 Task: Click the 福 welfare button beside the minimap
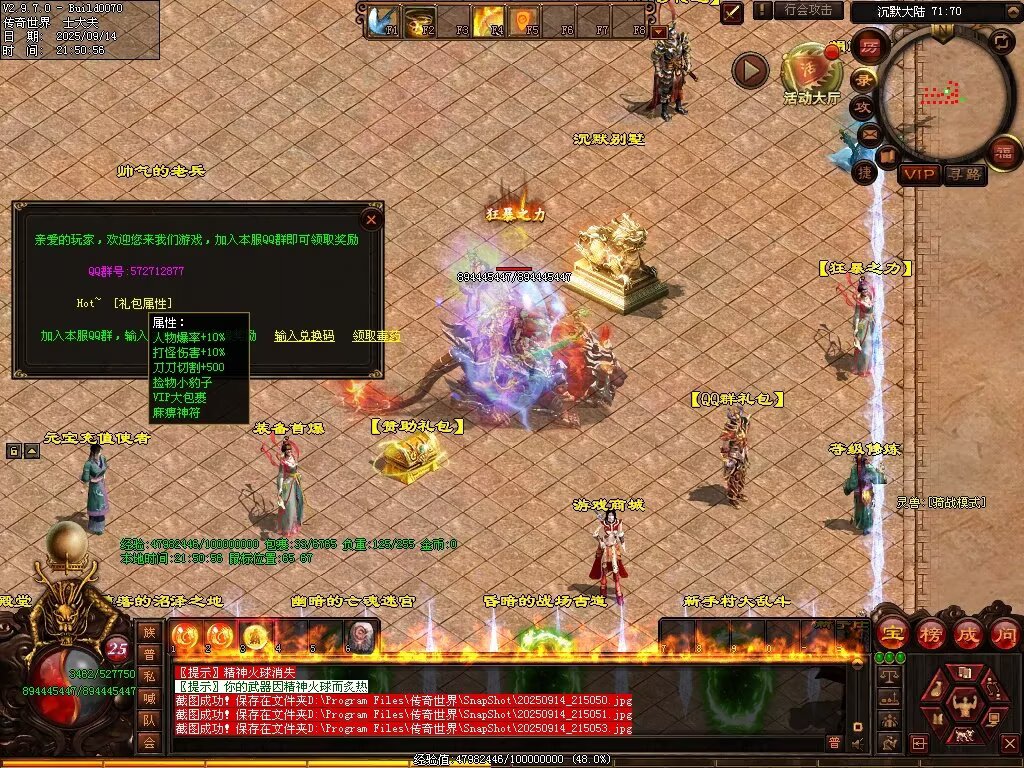[1003, 151]
